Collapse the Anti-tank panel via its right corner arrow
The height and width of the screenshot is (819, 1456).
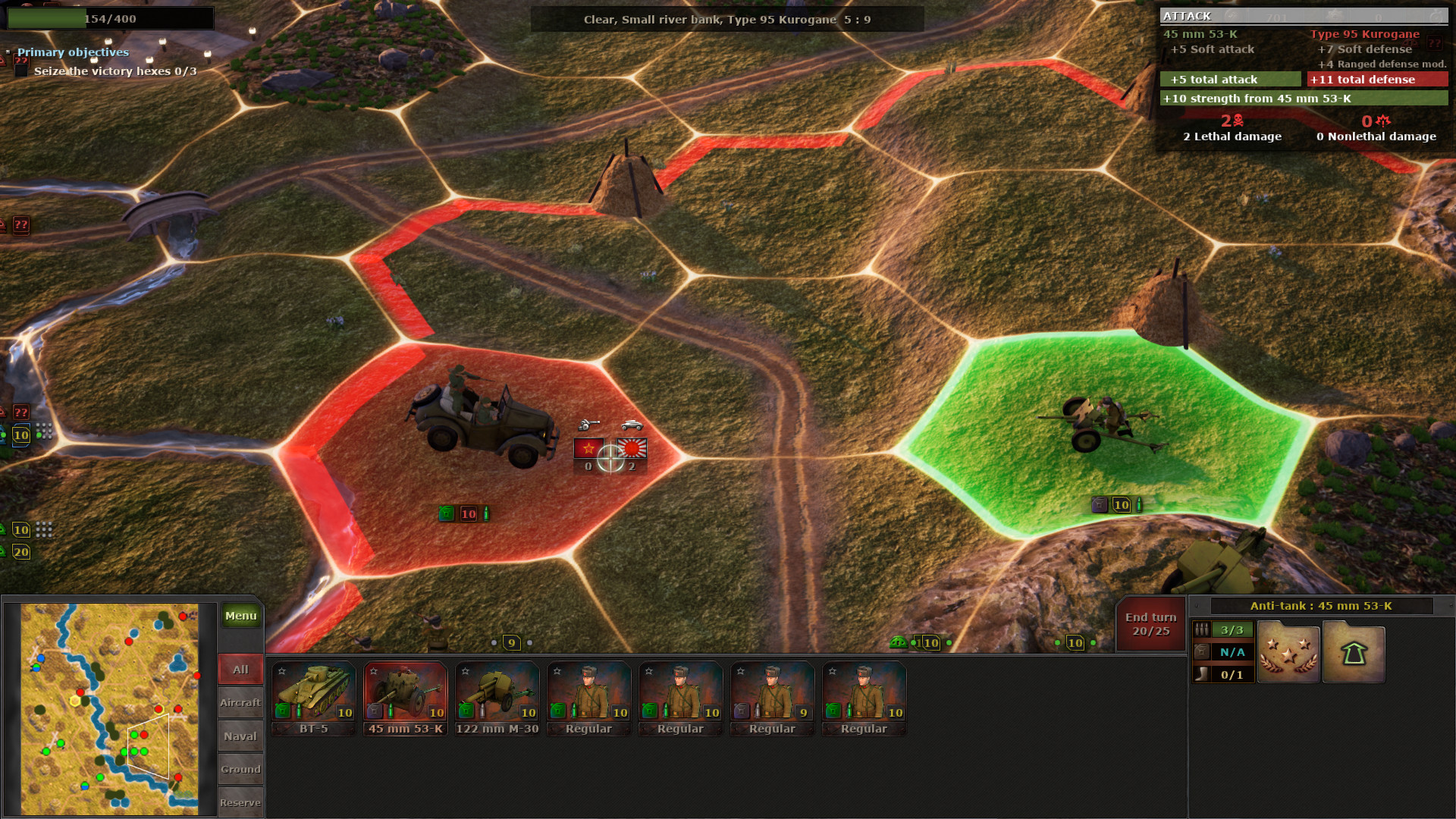pyautogui.click(x=1450, y=604)
